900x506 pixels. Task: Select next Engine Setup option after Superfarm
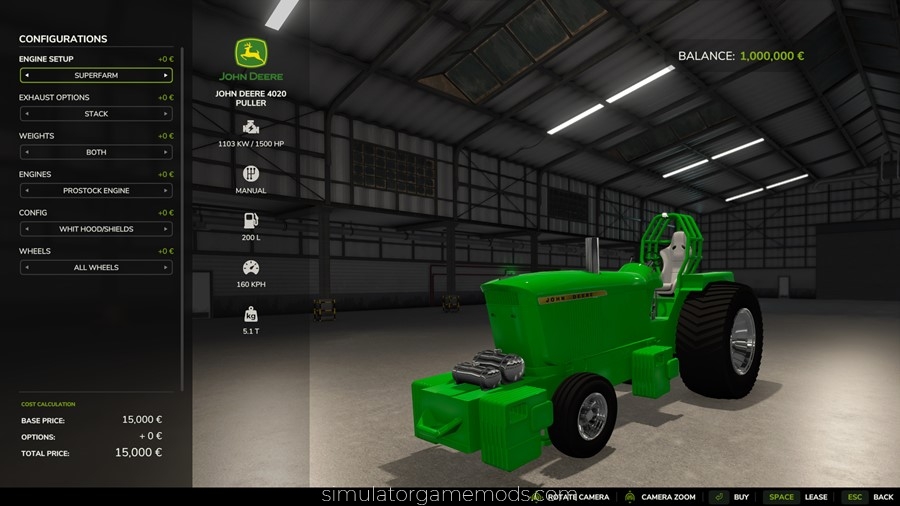166,75
